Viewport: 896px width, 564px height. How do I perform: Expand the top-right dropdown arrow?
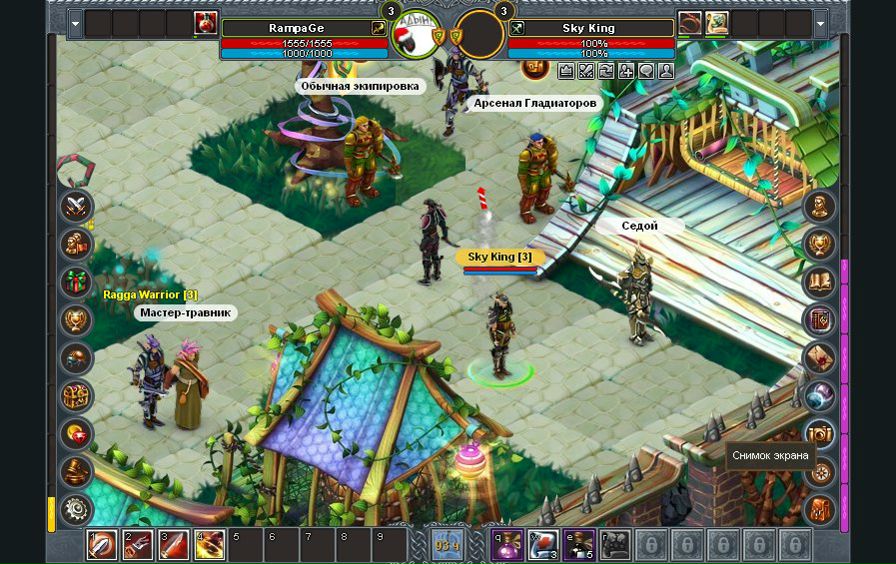pos(821,23)
